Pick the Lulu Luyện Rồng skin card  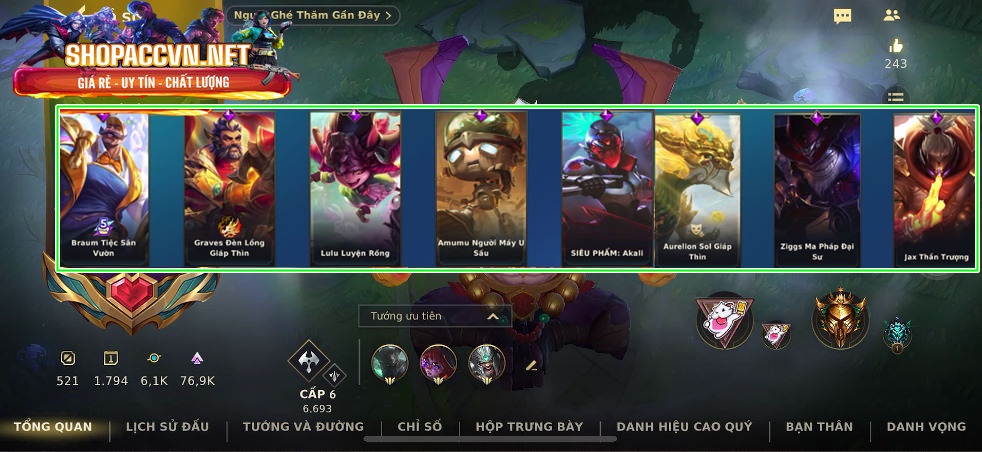coord(355,188)
